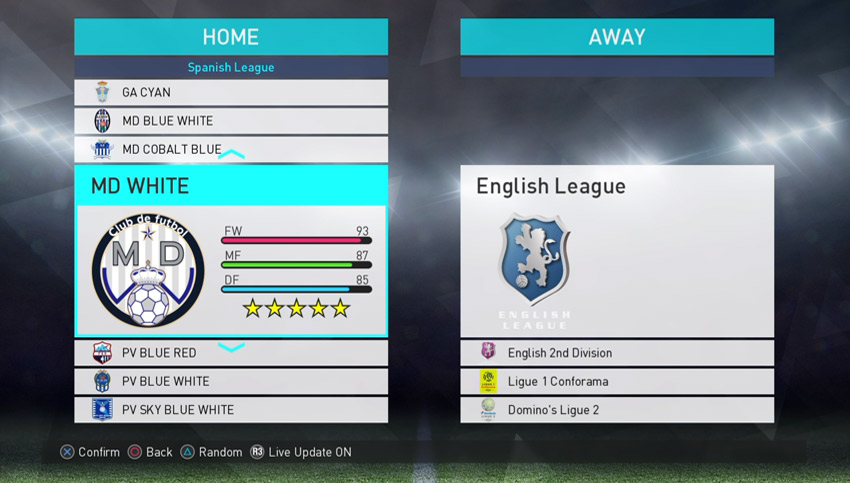850x483 pixels.
Task: Switch to the HOME team panel header
Action: (x=231, y=37)
